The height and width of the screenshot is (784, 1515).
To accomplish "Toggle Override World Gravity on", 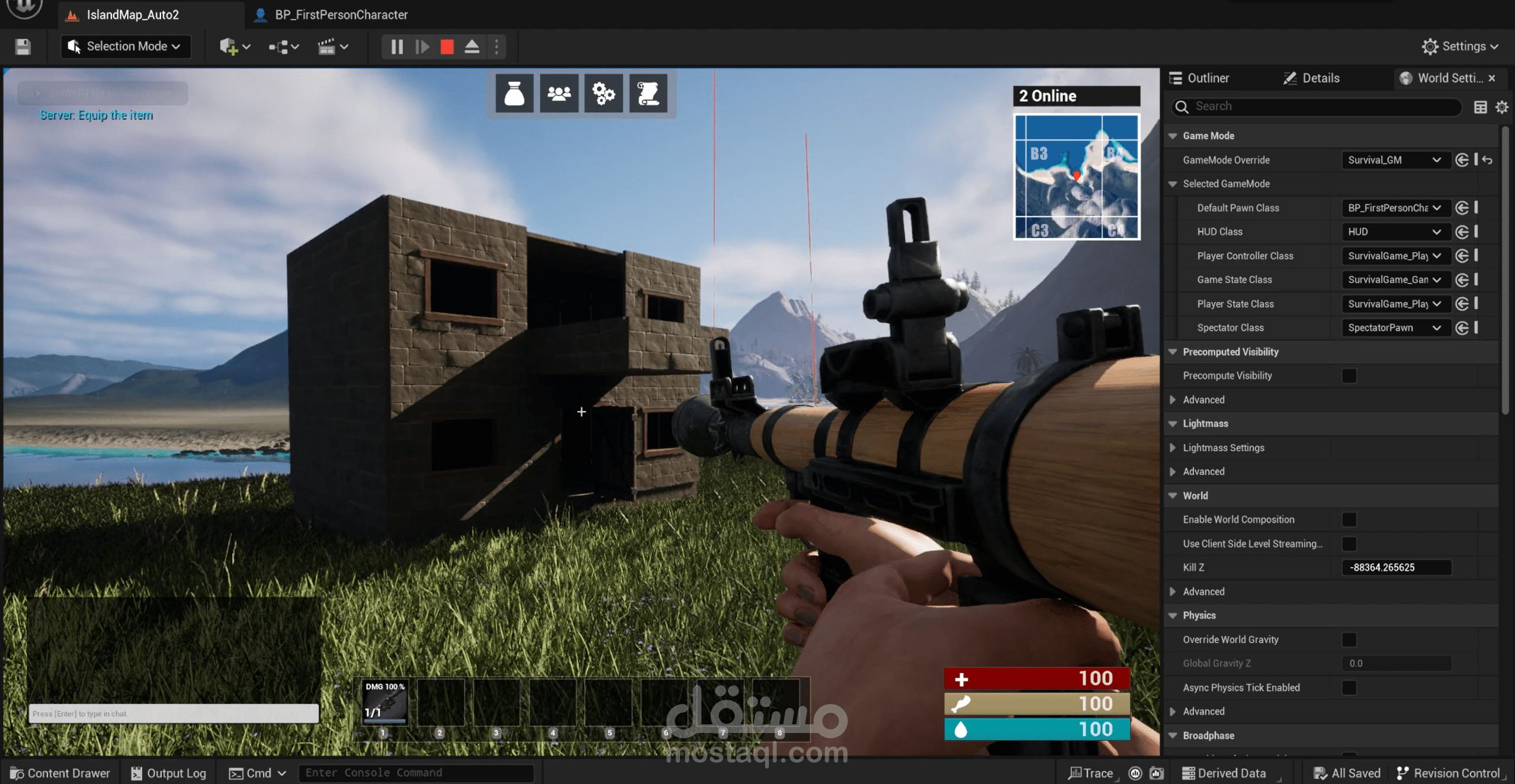I will 1349,639.
